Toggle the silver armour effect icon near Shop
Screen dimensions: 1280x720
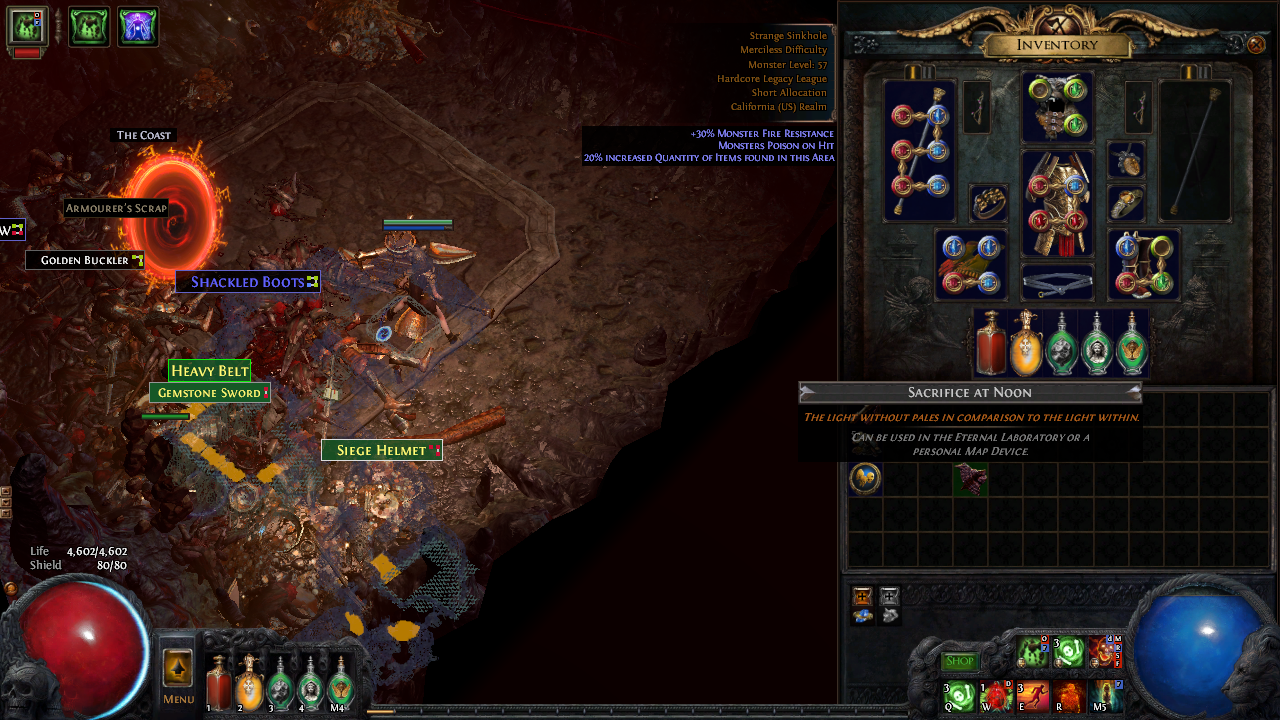890,596
